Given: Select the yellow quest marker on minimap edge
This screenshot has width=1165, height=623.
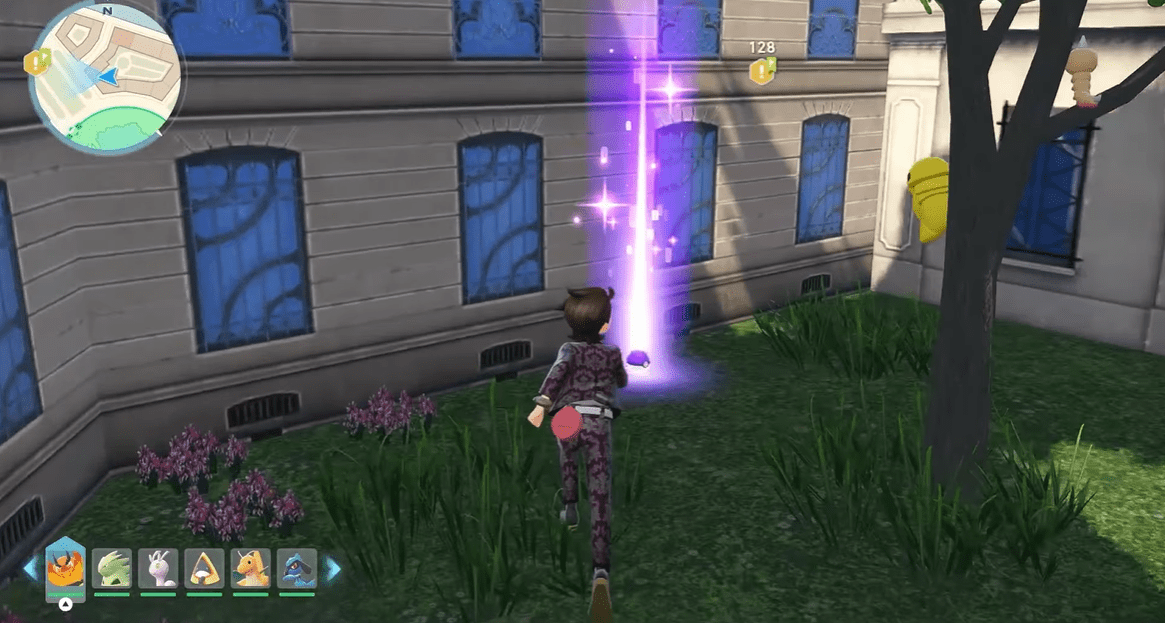Looking at the screenshot, I should [x=36, y=62].
